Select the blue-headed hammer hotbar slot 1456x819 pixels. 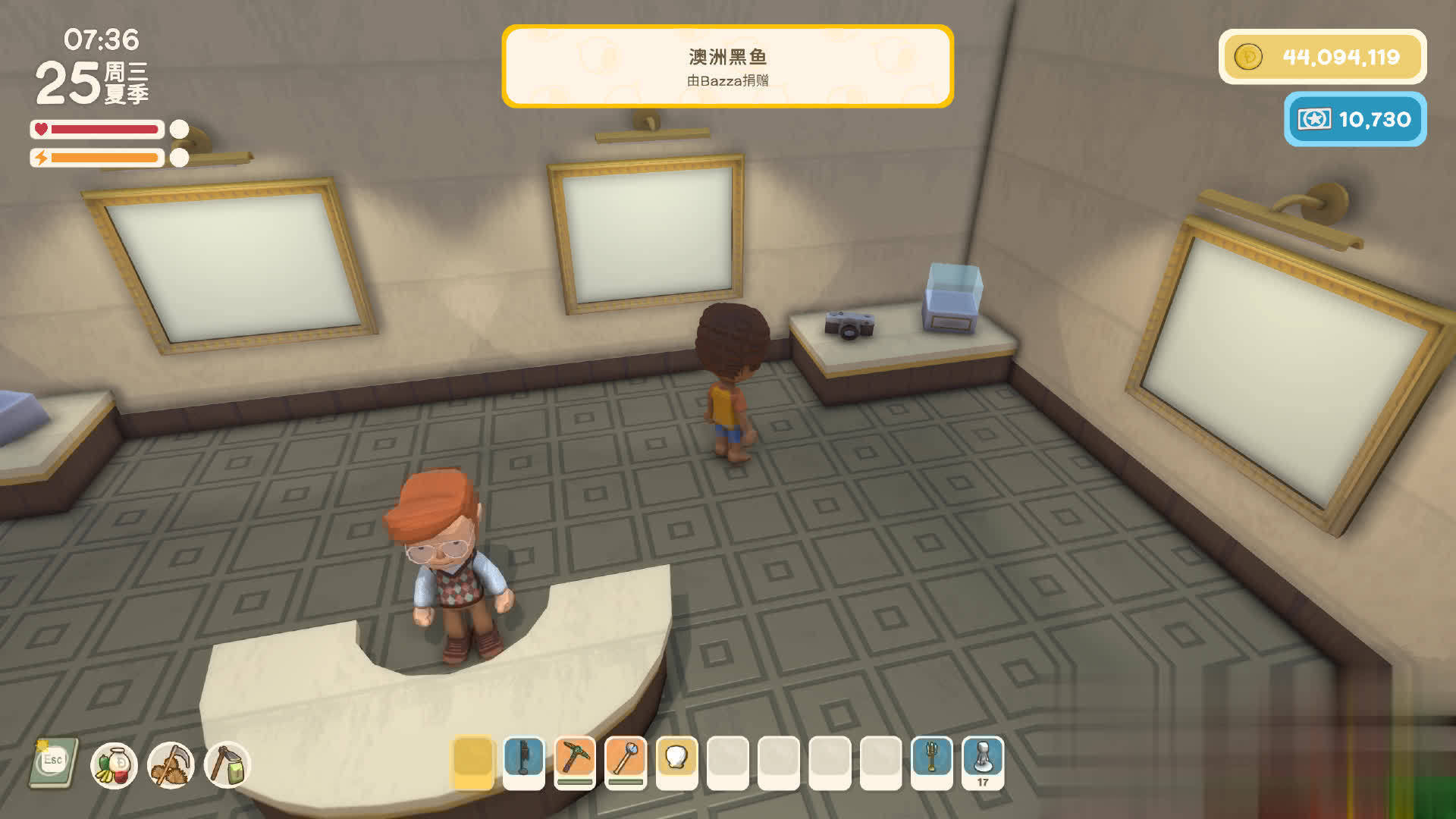[x=626, y=761]
